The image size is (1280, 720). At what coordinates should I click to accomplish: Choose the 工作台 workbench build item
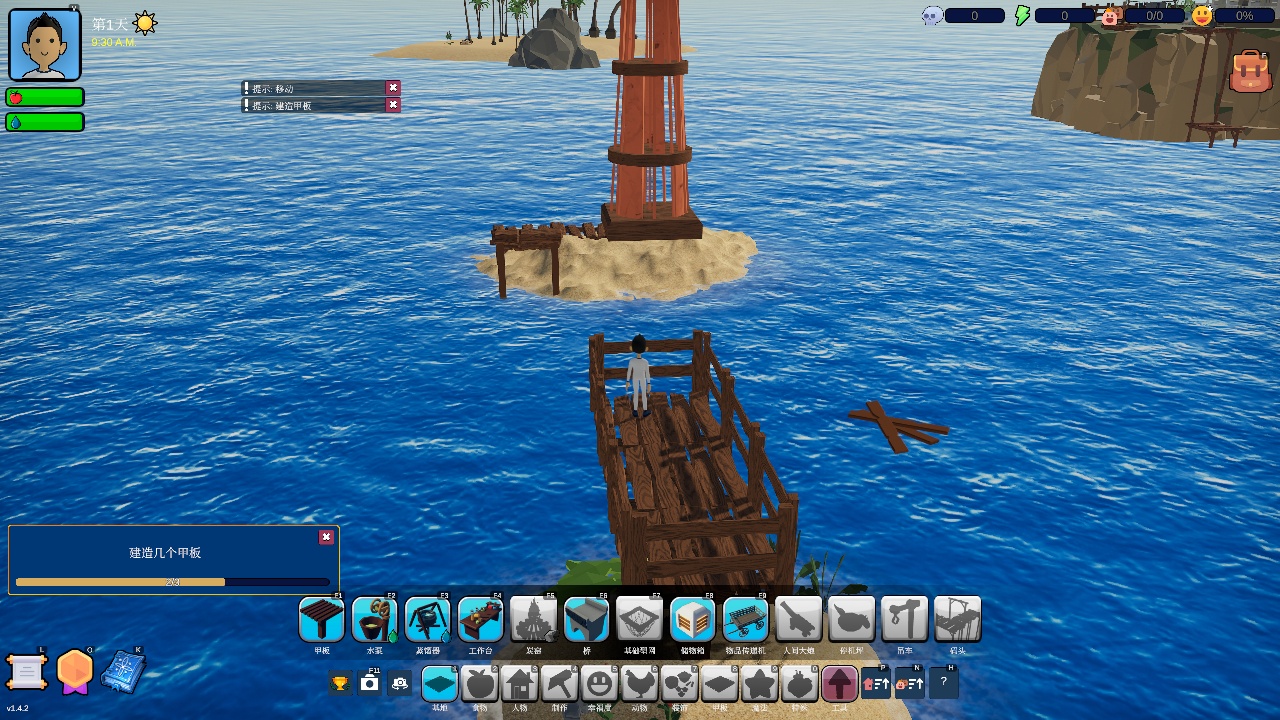(x=481, y=620)
